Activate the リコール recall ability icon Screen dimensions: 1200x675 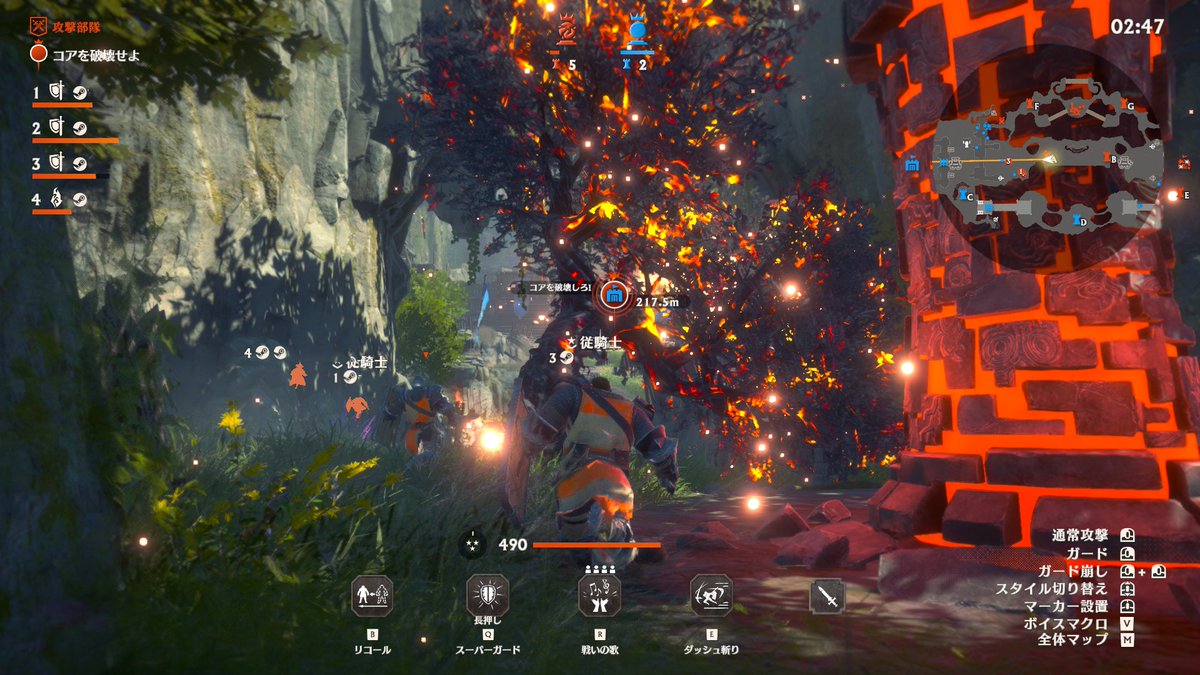(x=373, y=596)
